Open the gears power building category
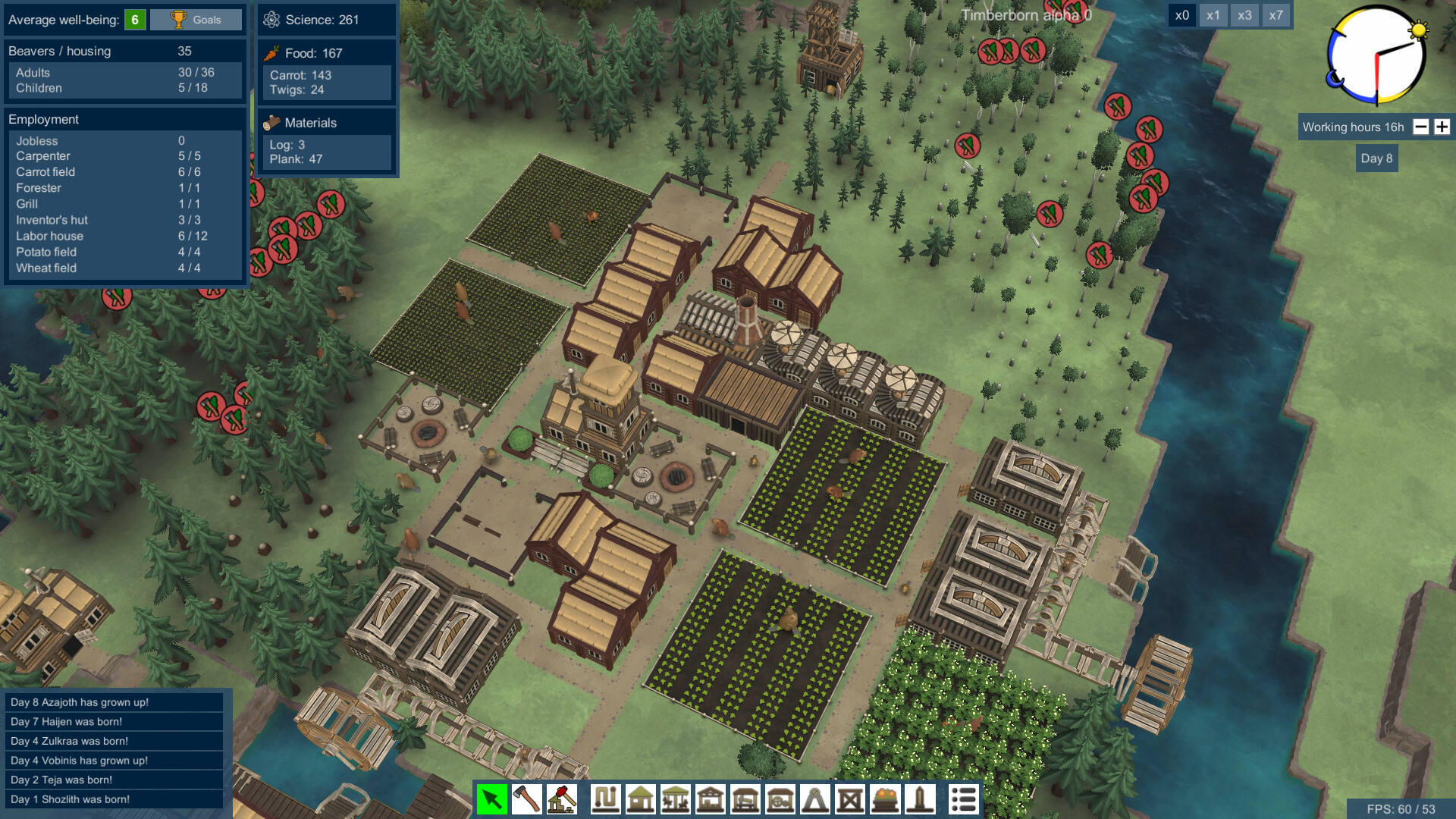The height and width of the screenshot is (819, 1456). pyautogui.click(x=780, y=799)
